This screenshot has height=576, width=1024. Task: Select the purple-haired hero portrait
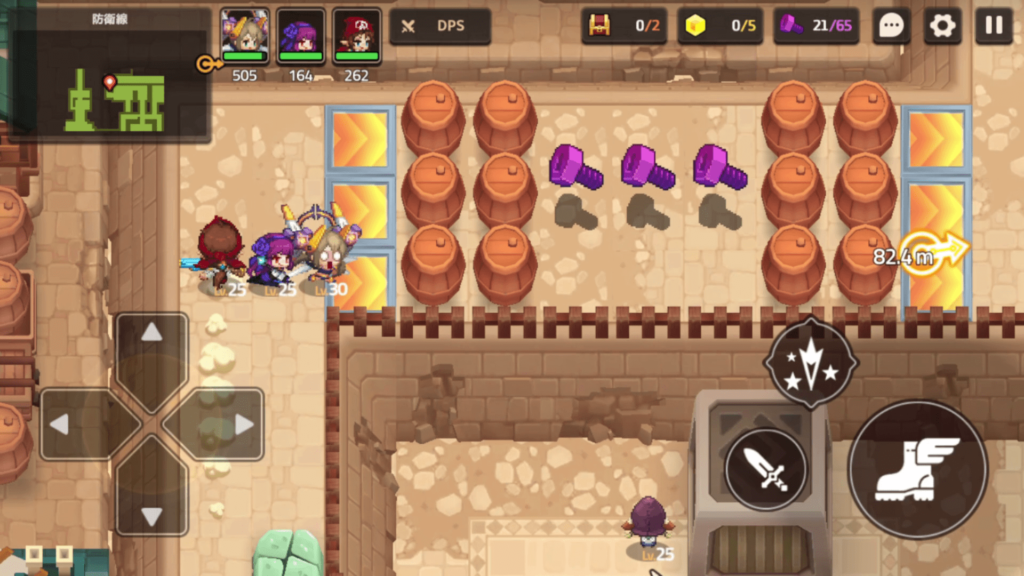click(301, 34)
